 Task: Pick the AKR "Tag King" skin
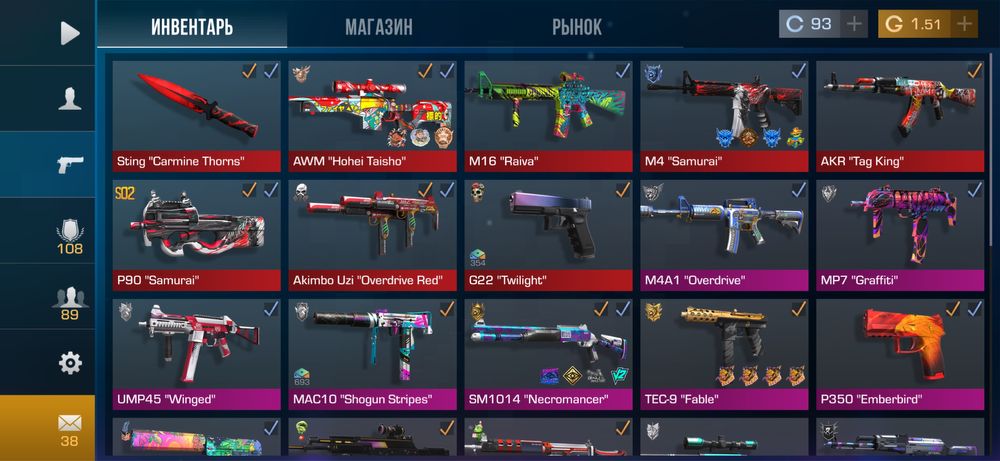tap(899, 114)
